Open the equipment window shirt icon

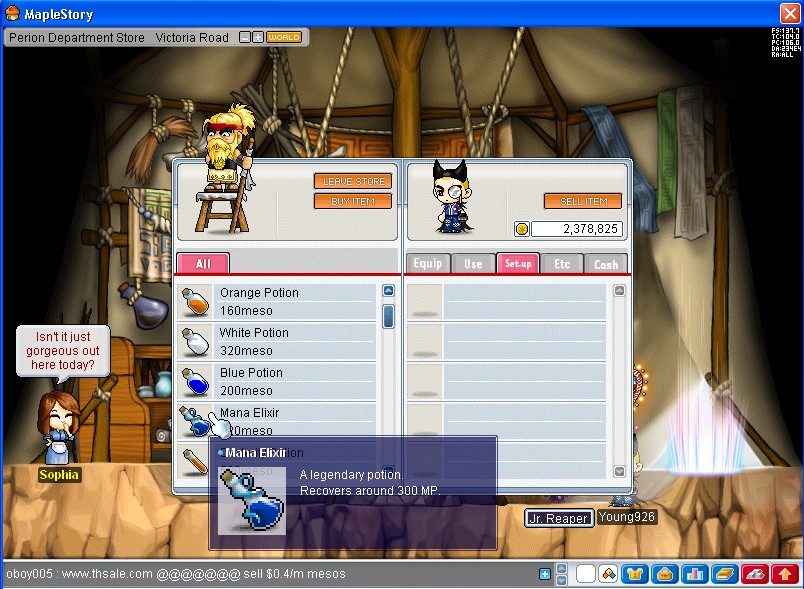pos(634,574)
